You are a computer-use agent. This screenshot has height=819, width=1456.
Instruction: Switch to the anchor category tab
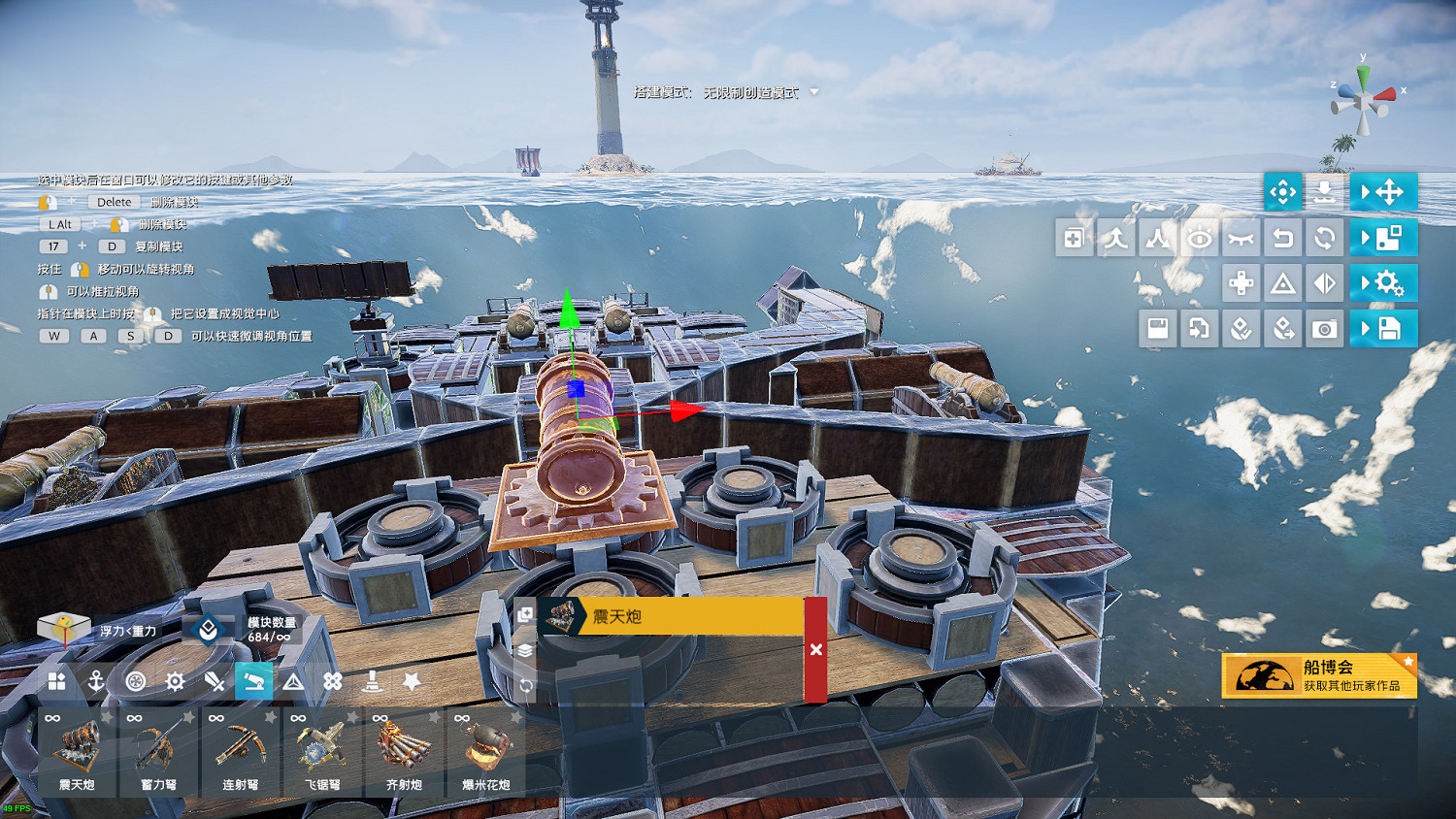(96, 681)
